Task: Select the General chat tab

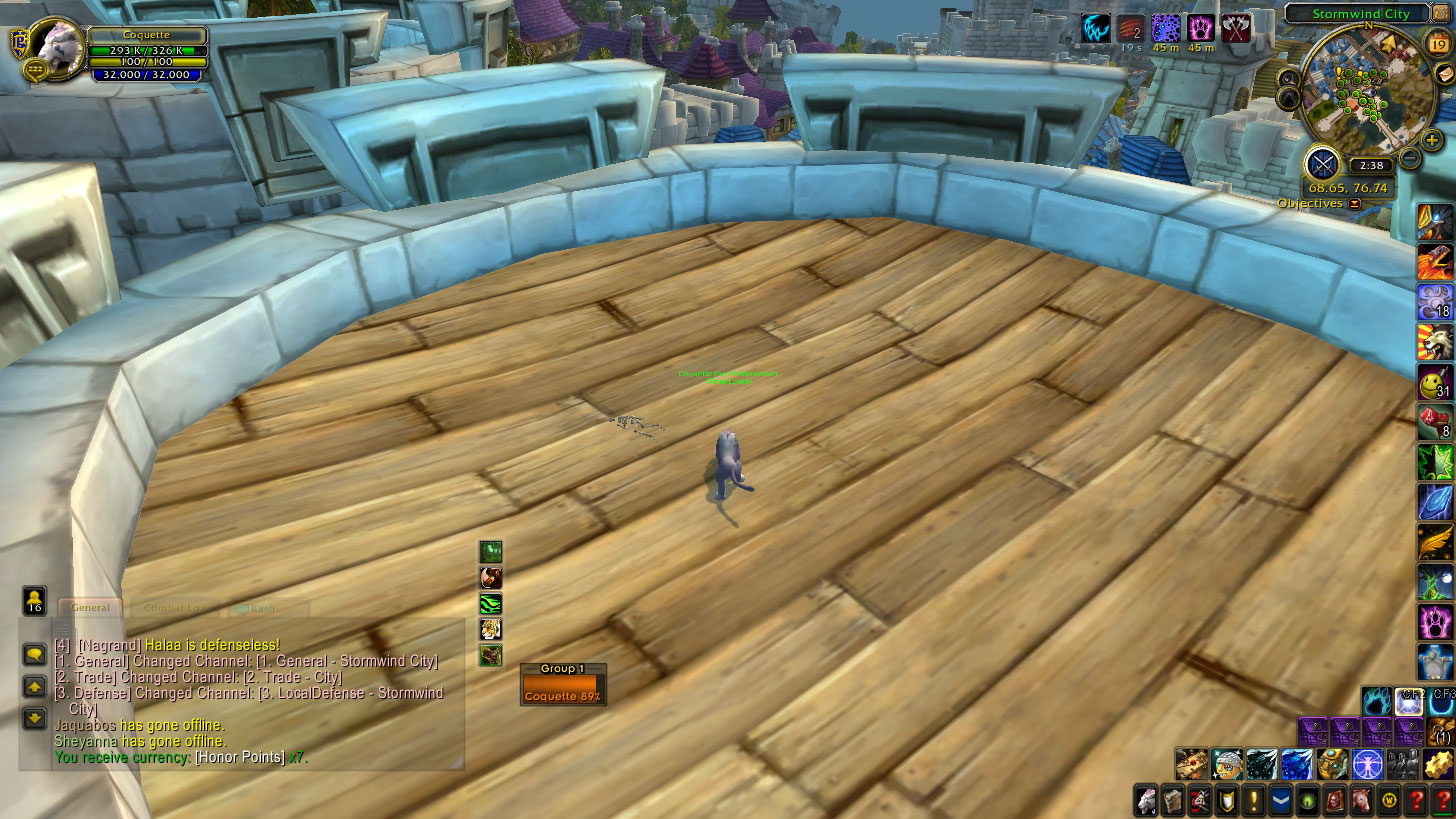Action: [90, 607]
